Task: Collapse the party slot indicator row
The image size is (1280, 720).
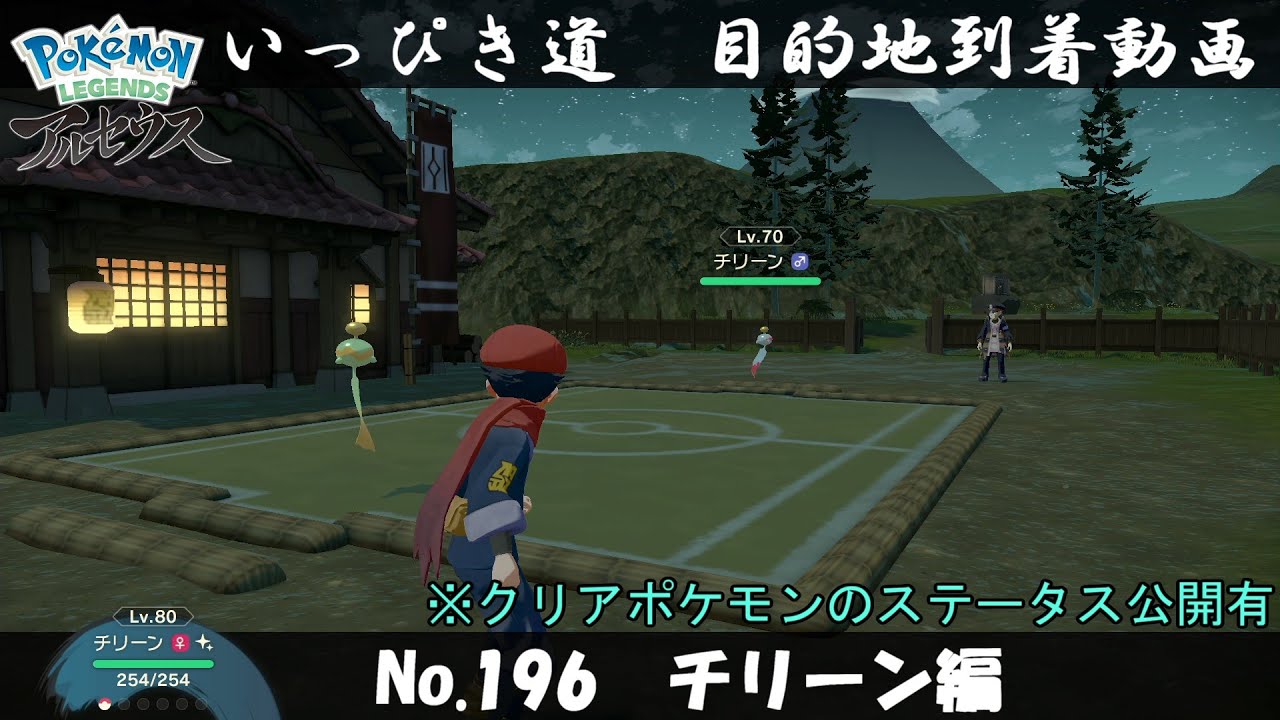Action: point(152,703)
